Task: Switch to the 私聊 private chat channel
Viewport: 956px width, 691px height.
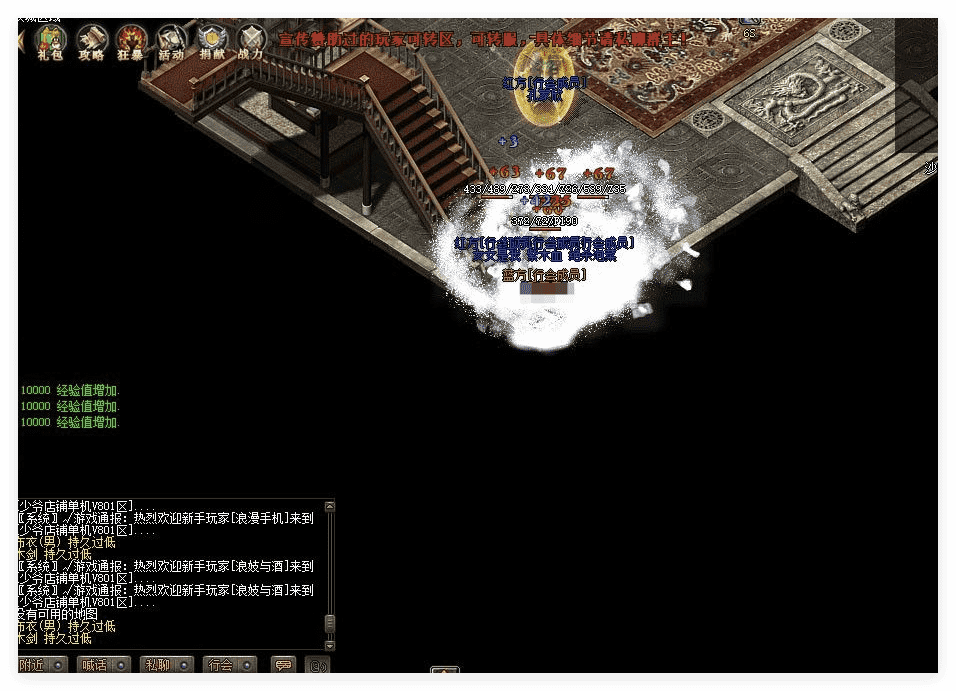Action: 166,665
